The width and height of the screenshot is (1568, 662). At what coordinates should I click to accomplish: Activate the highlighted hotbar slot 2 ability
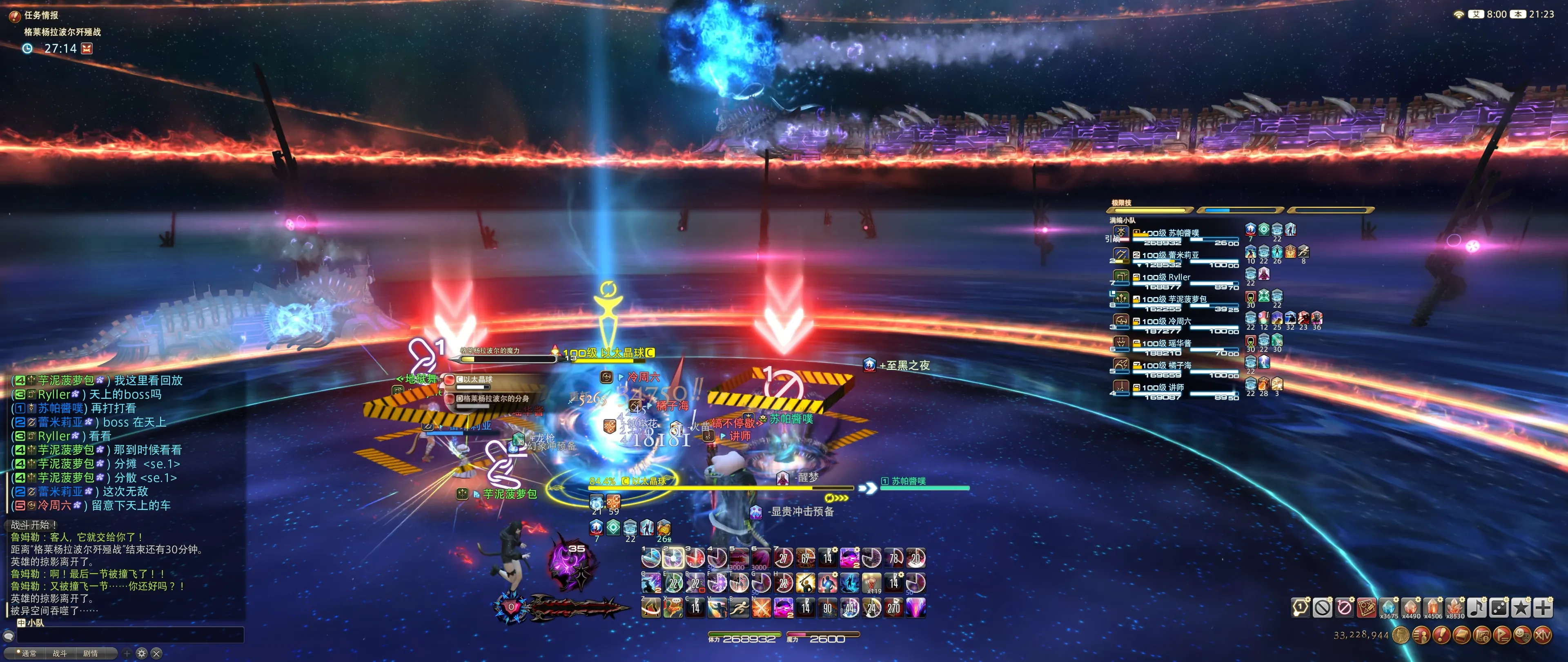[673, 558]
